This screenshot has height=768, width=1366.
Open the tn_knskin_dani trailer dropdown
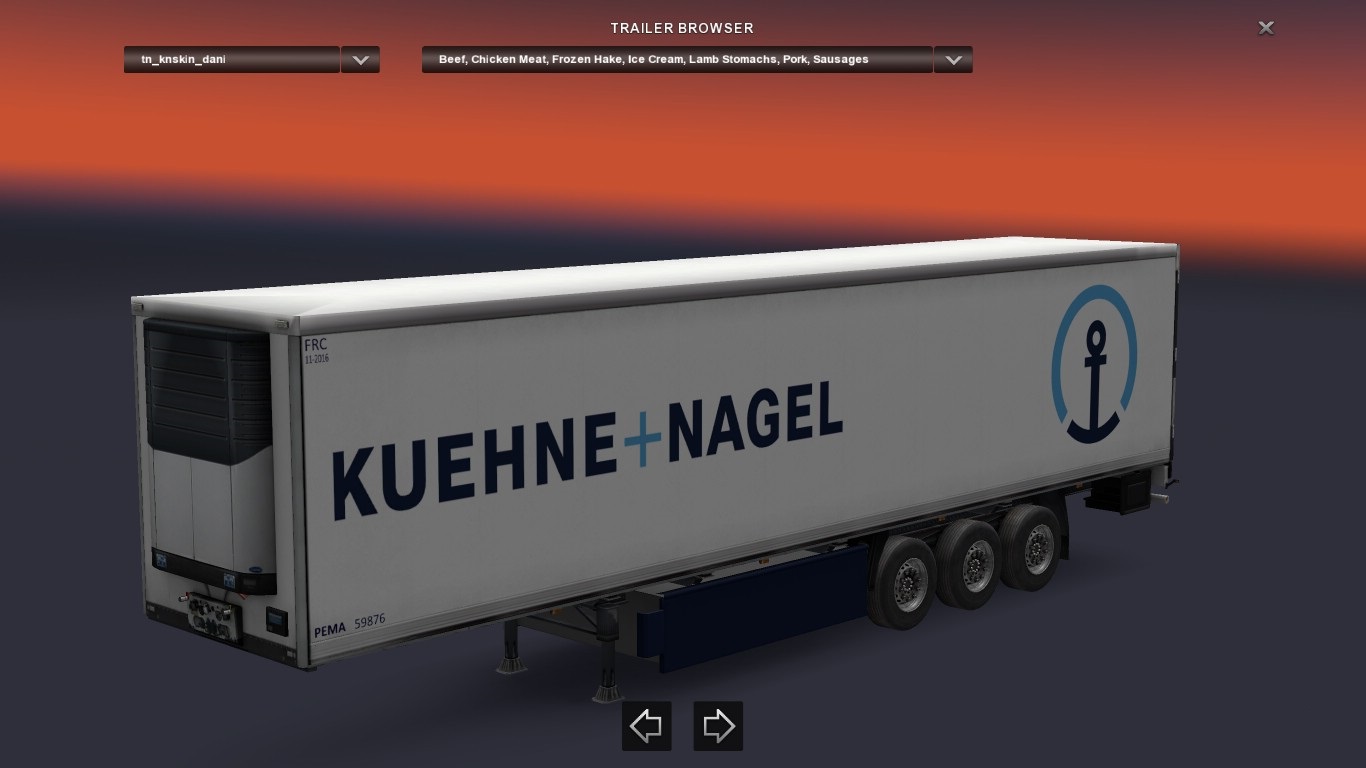coord(232,60)
